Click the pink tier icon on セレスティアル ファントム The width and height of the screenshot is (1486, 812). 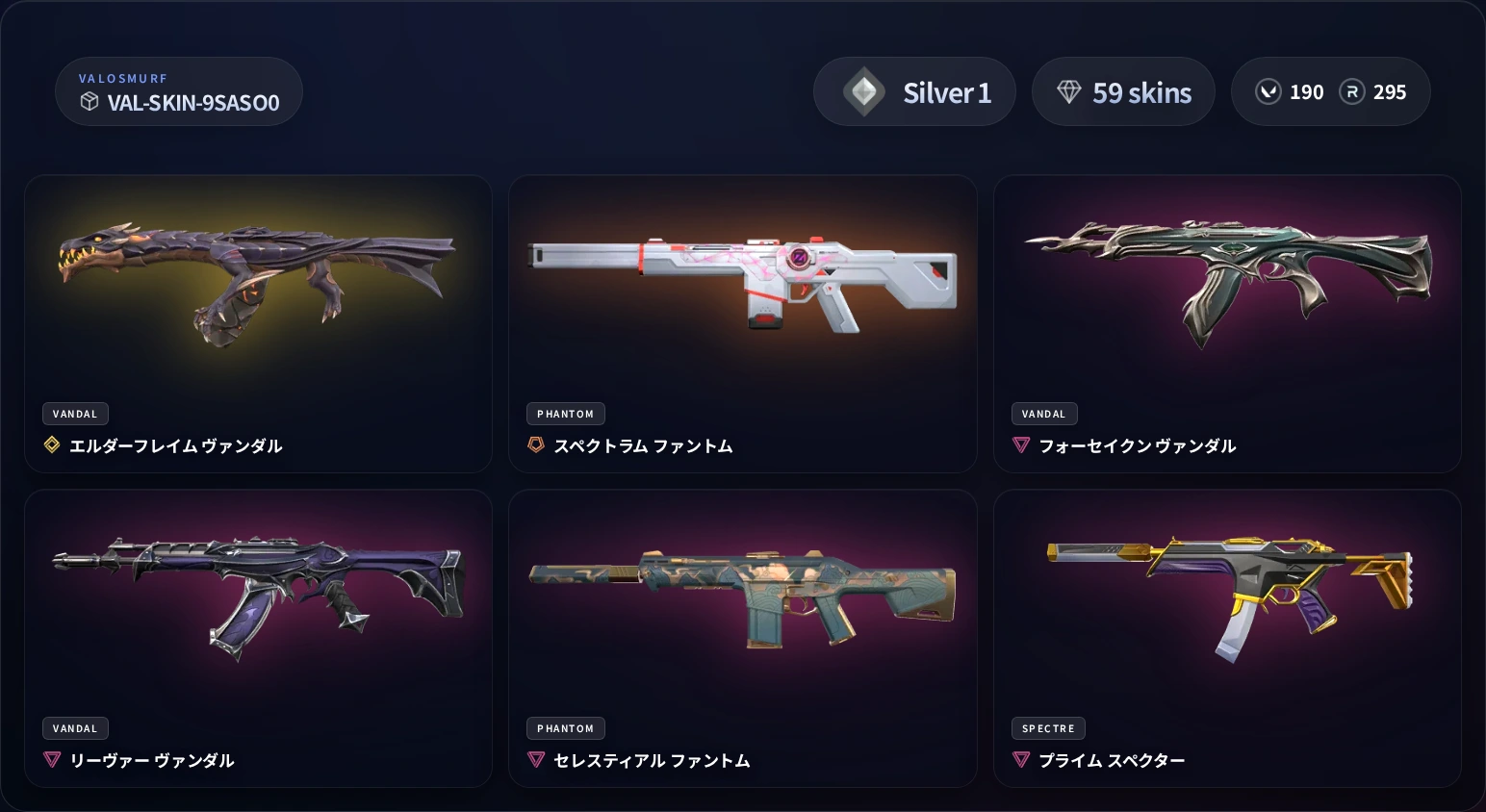(x=536, y=760)
